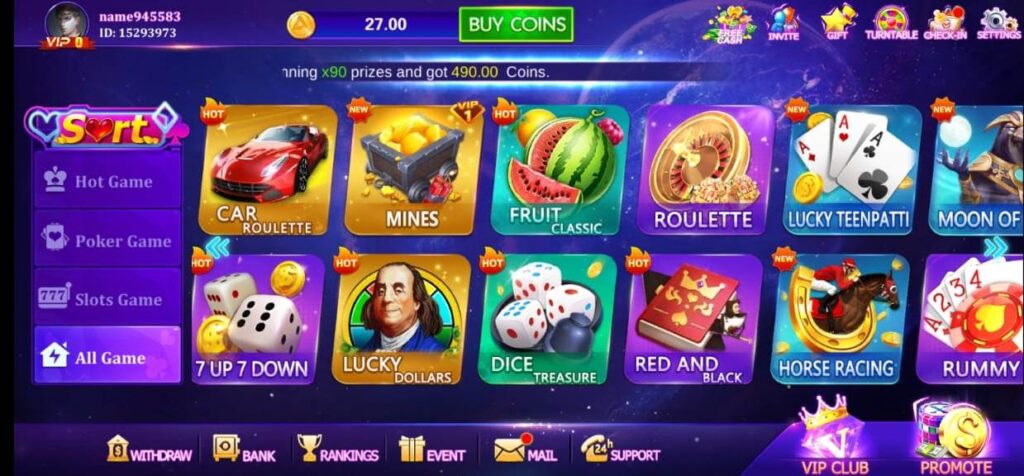The width and height of the screenshot is (1024, 476).
Task: Open the Gift star icon
Action: tap(838, 22)
